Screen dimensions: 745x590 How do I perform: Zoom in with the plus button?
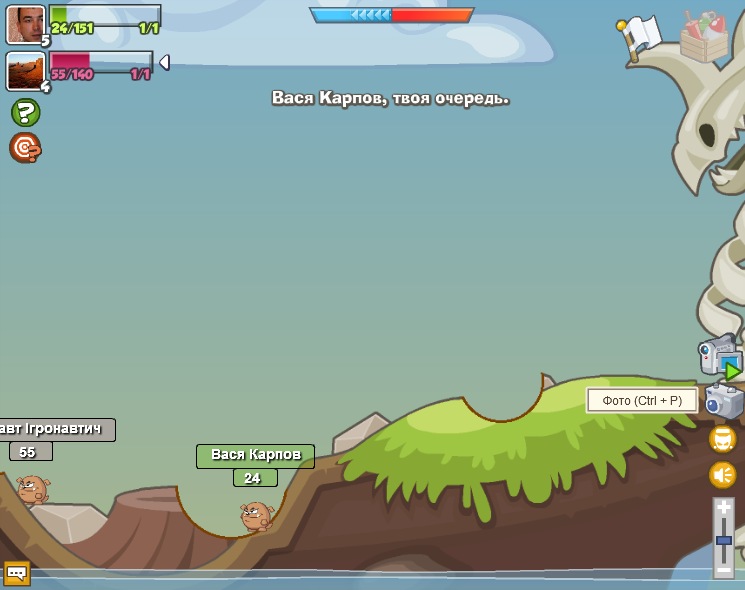tap(724, 508)
